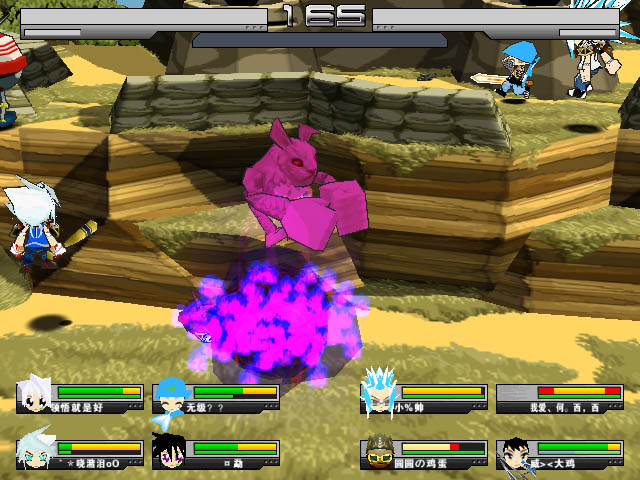Select the helmet and sunglasses portrait
Viewport: 640px width, 480px height.
378,452
